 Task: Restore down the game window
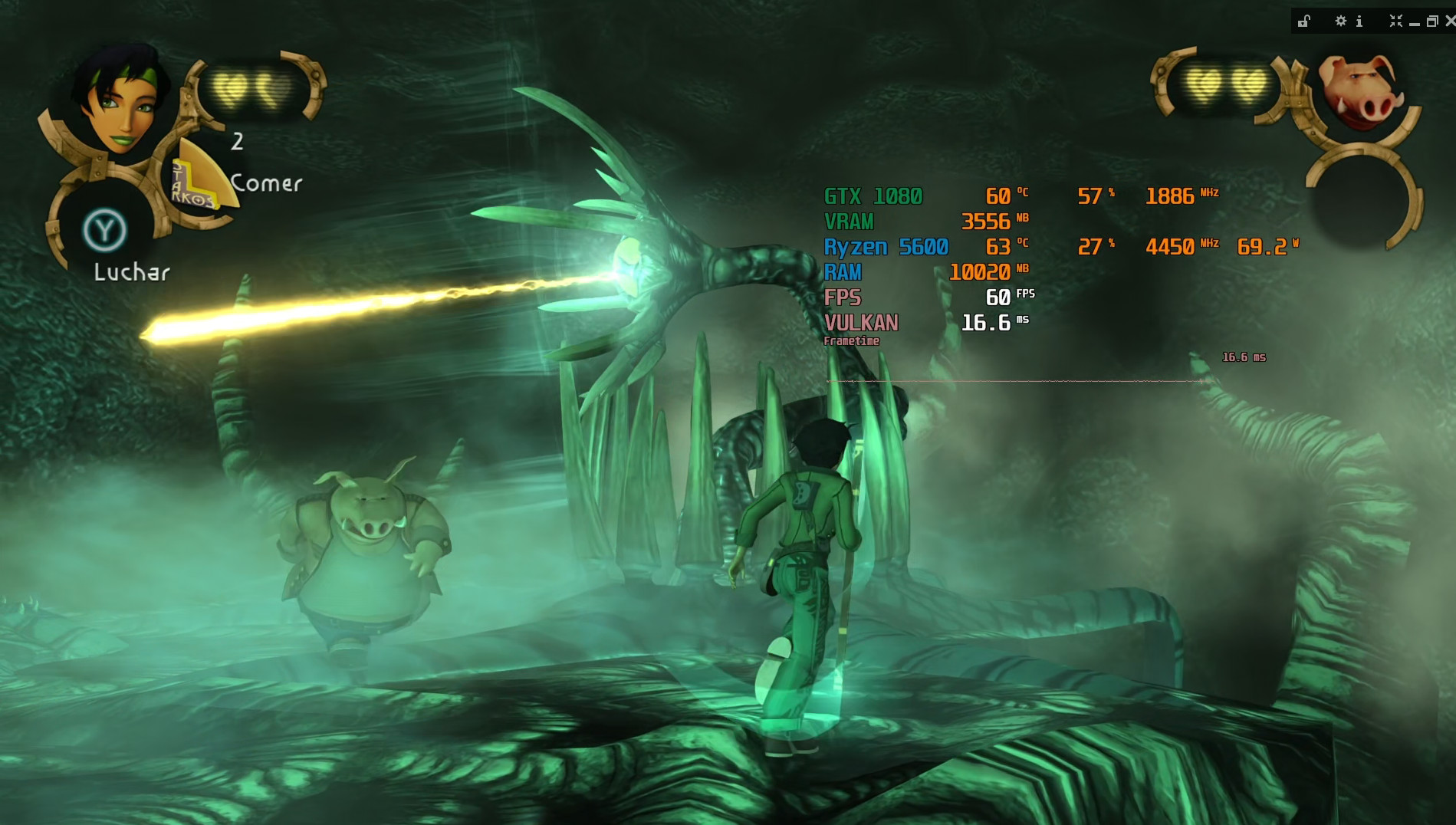[x=1431, y=21]
